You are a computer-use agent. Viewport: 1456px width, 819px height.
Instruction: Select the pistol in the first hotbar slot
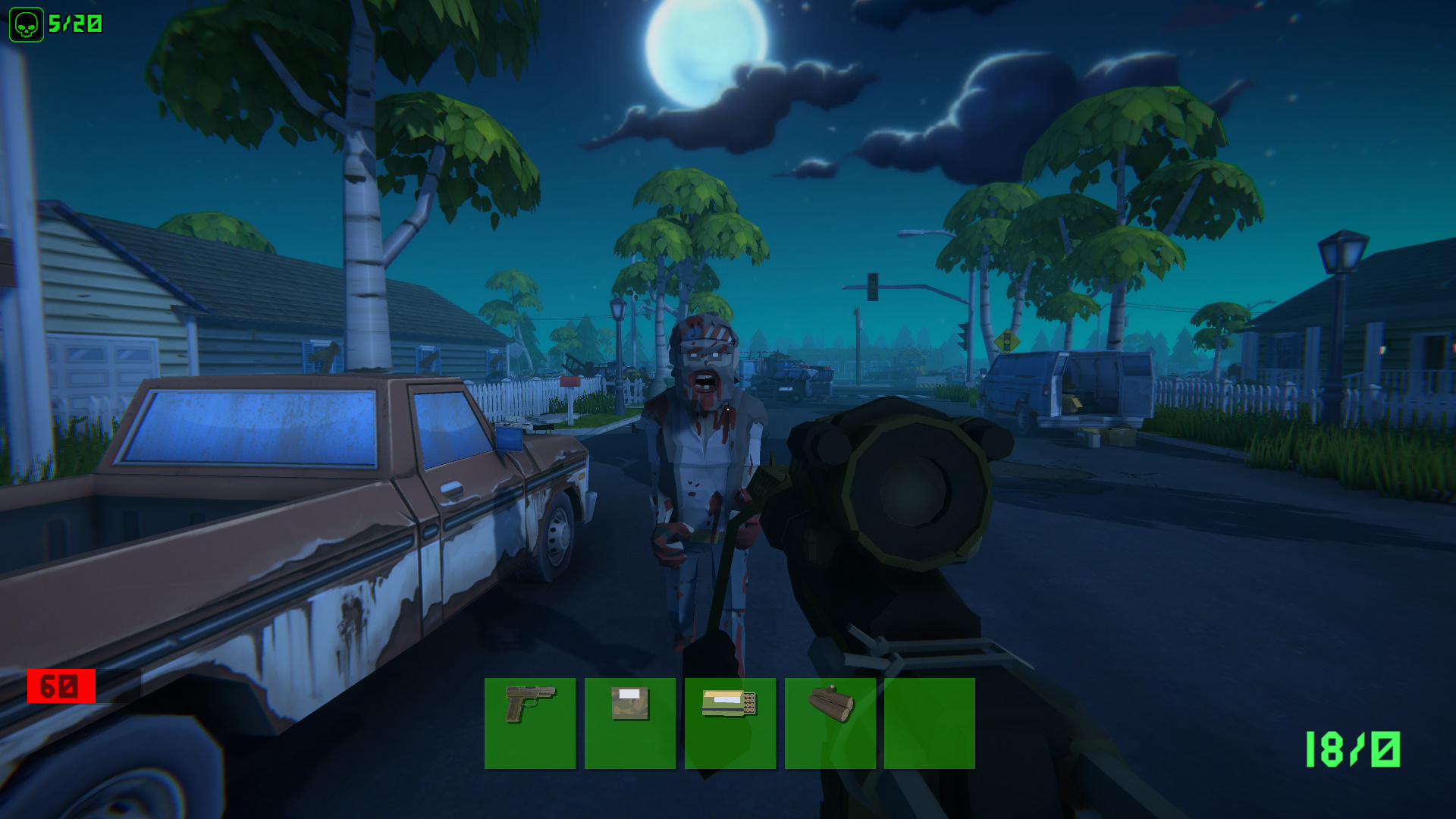pos(529,721)
